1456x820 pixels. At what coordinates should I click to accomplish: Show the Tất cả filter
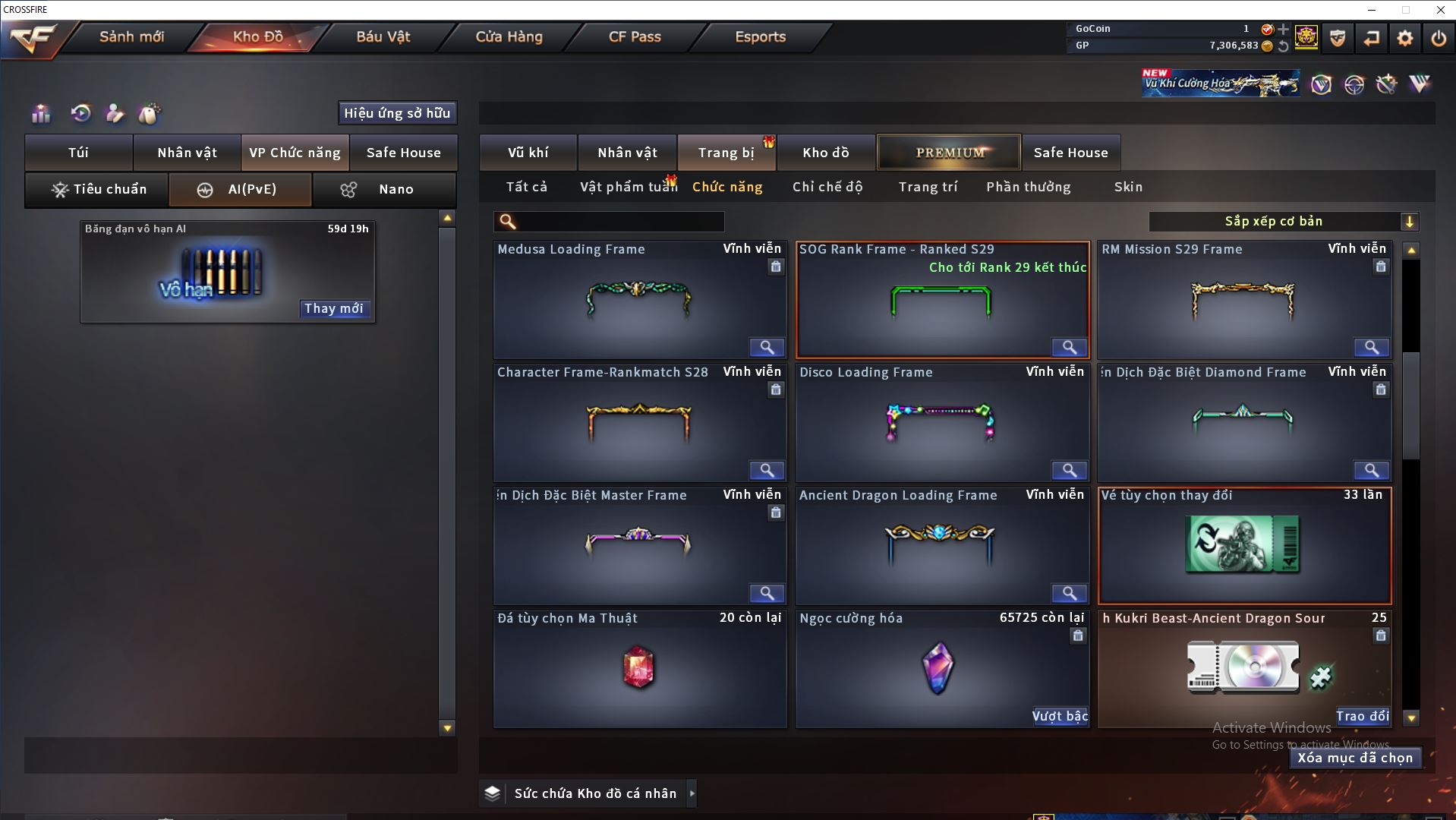tap(527, 187)
